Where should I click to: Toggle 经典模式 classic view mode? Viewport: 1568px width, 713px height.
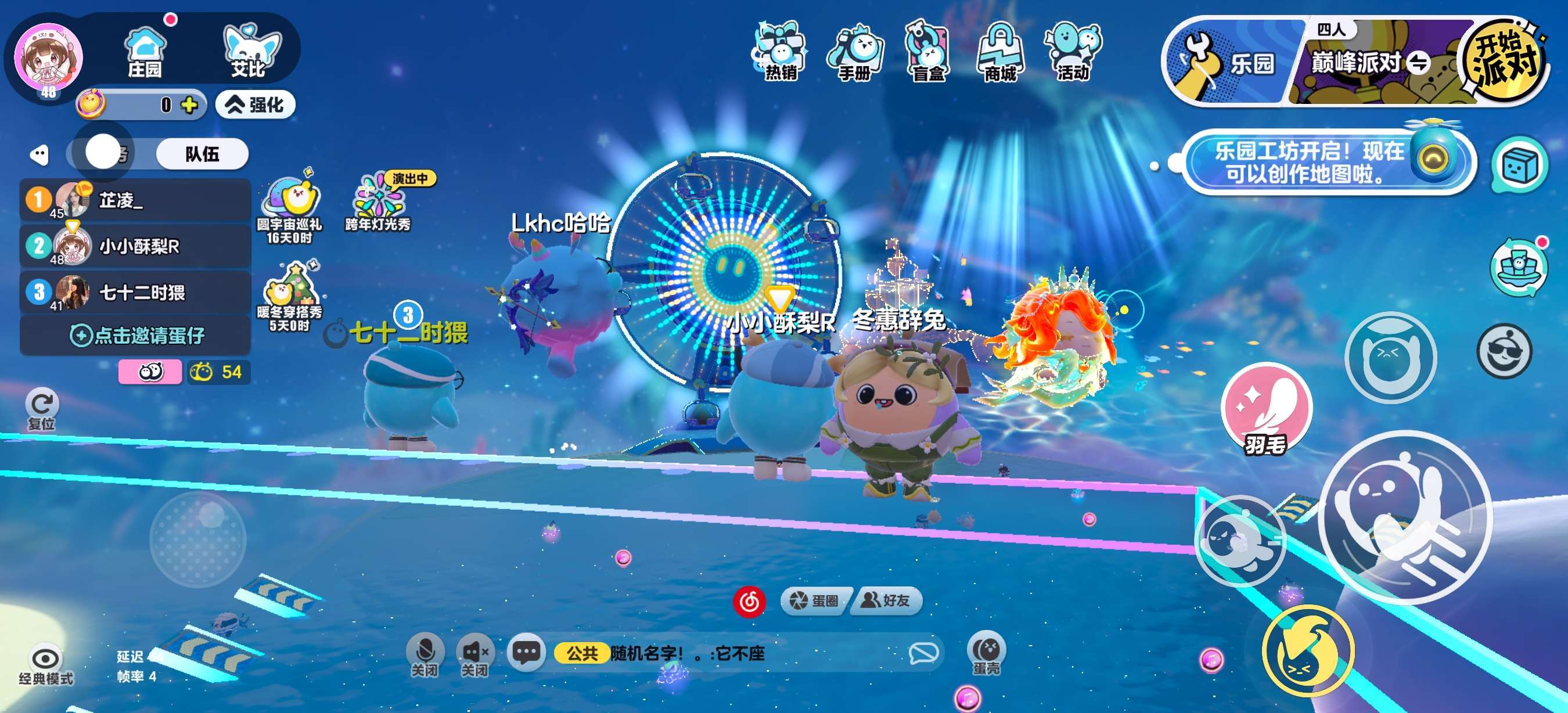(x=46, y=664)
